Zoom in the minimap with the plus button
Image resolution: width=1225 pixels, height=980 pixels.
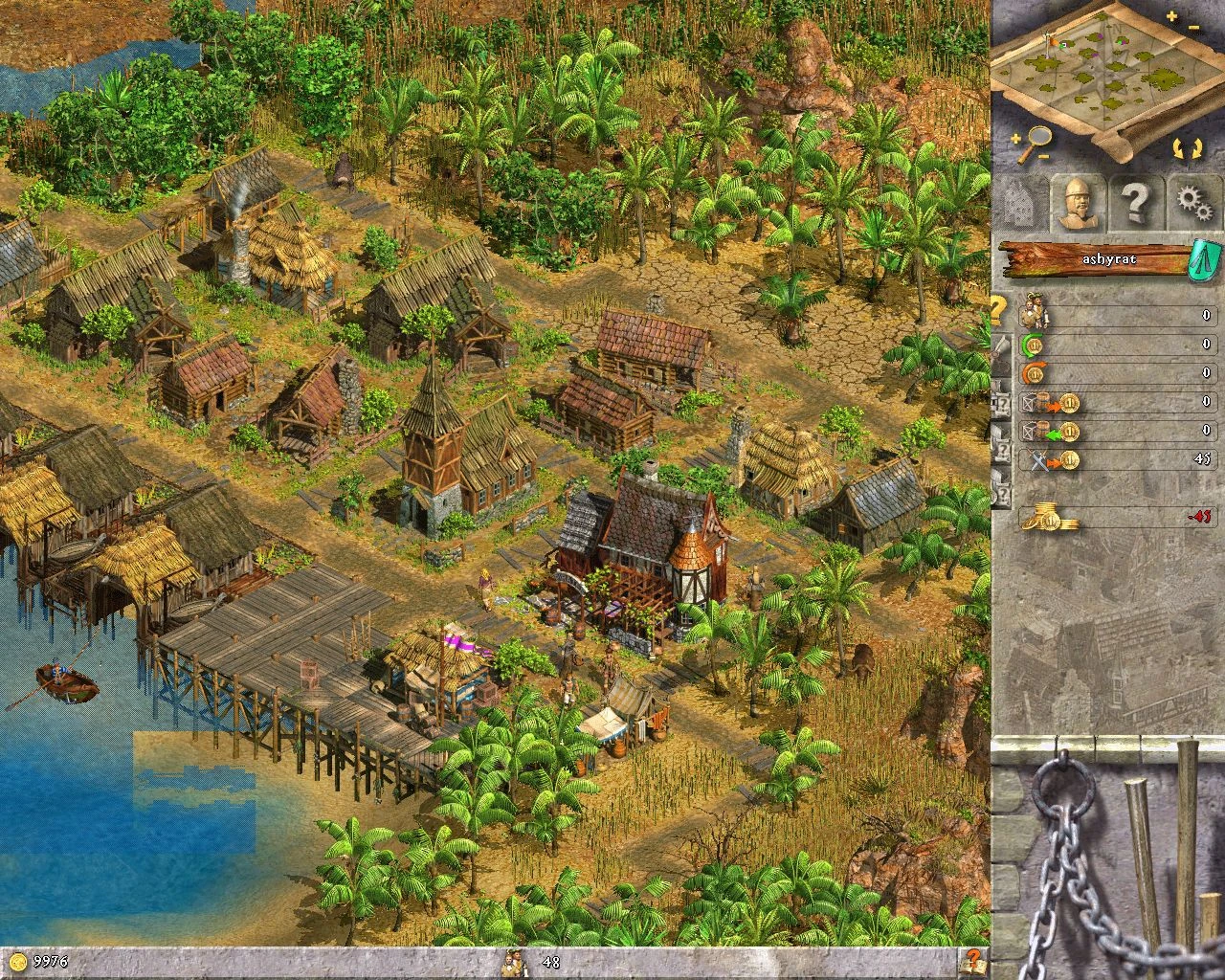[1171, 14]
